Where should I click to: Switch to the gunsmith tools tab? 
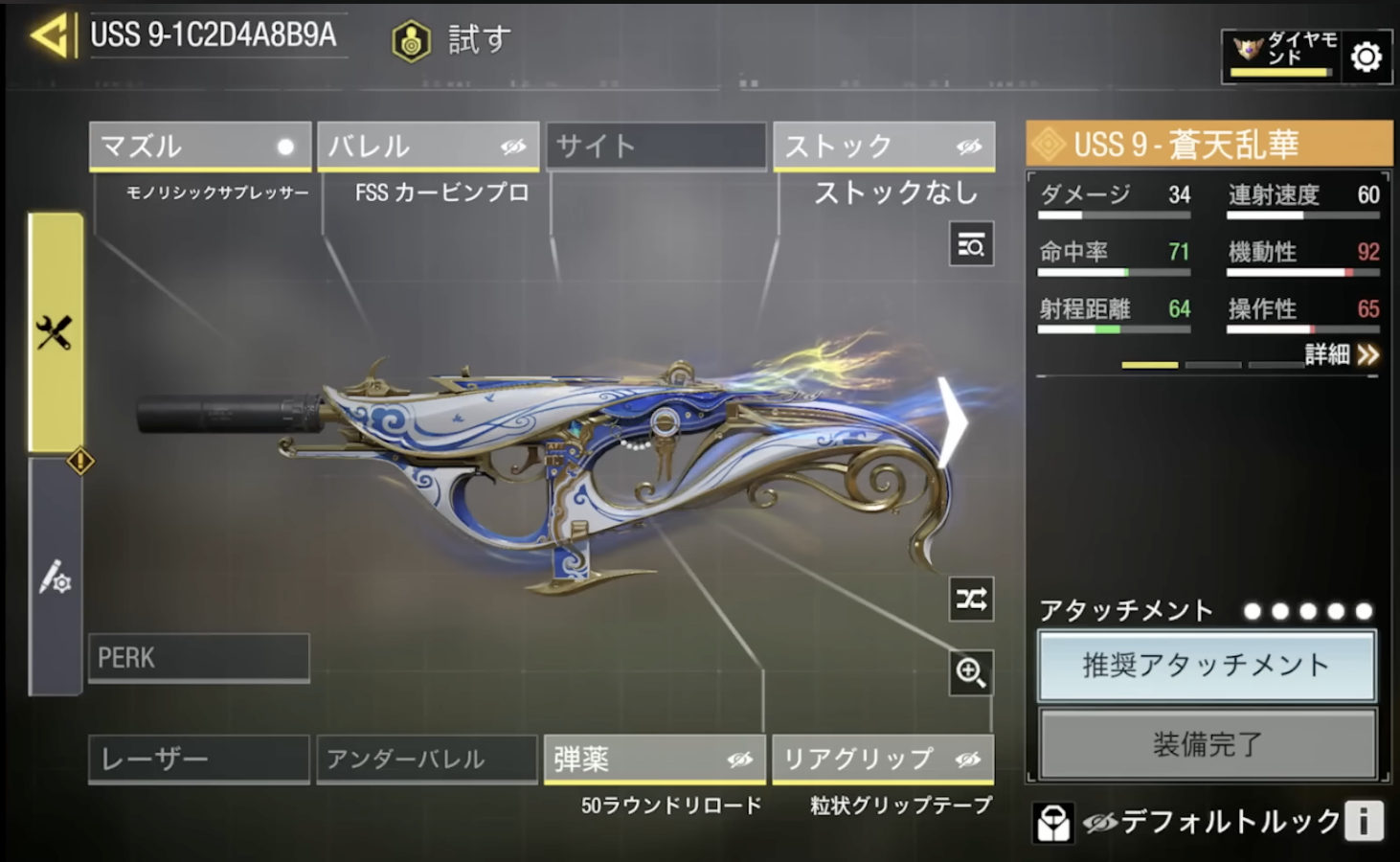coord(56,333)
